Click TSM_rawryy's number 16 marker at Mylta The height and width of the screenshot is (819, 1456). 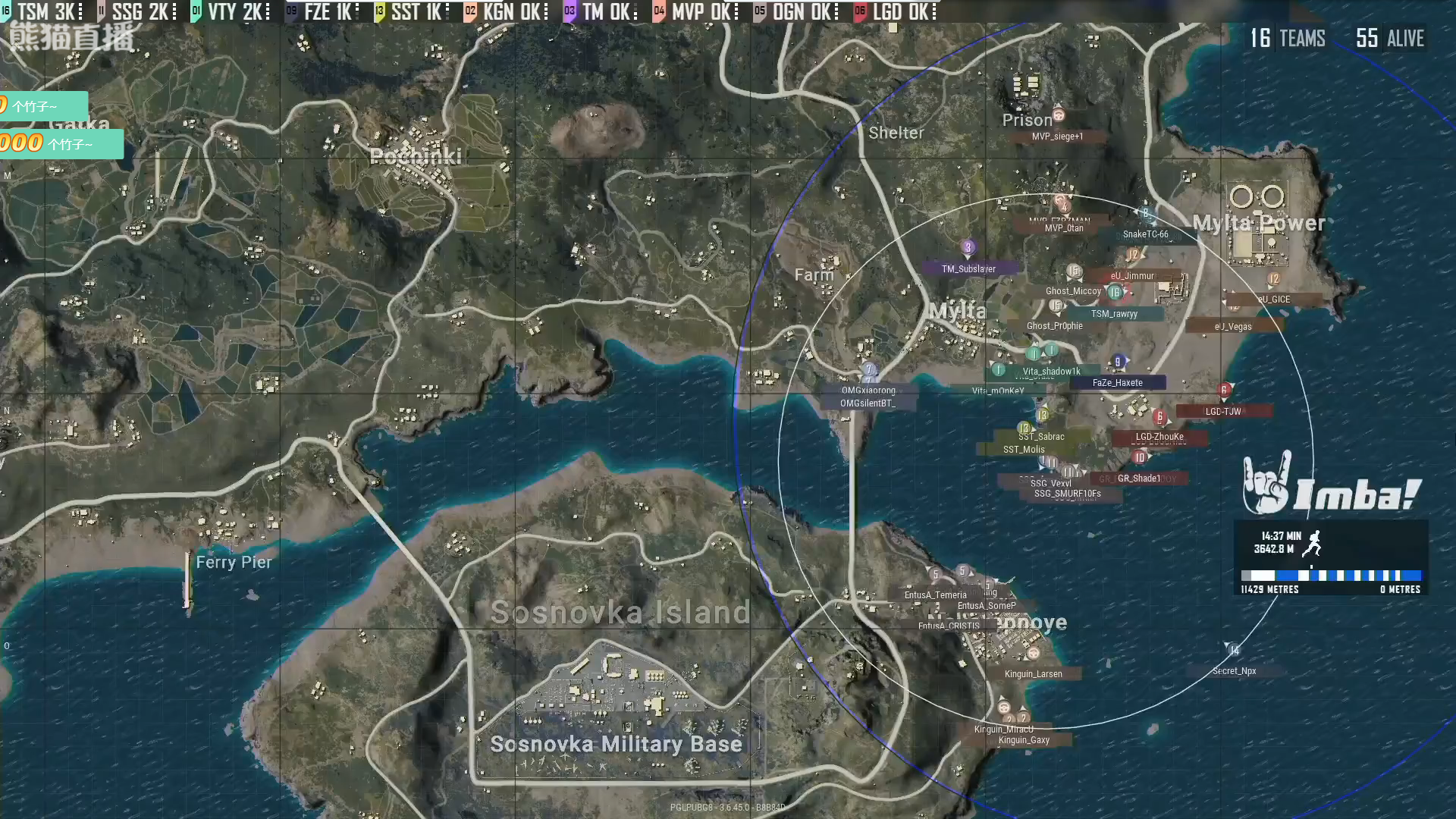click(x=1115, y=292)
